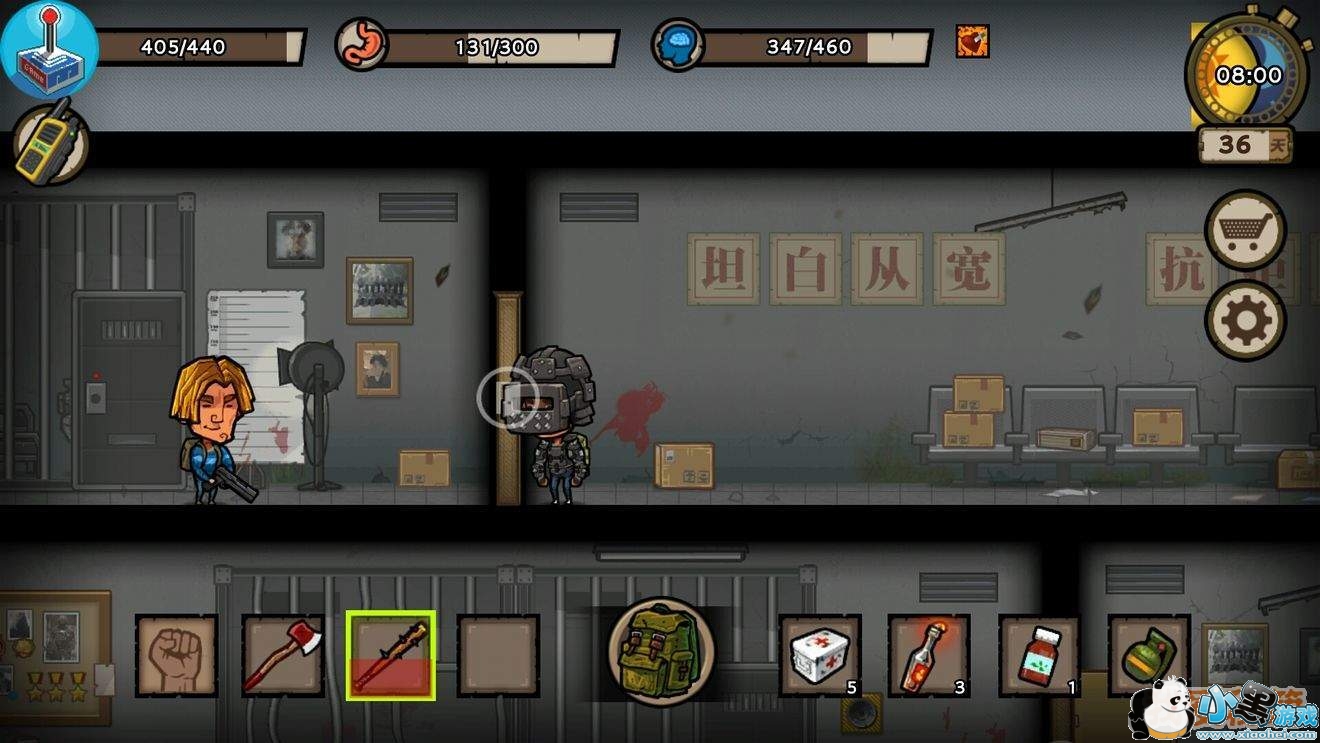Open the in-game shop cart
Screen dimensions: 1320x743
pyautogui.click(x=1243, y=229)
